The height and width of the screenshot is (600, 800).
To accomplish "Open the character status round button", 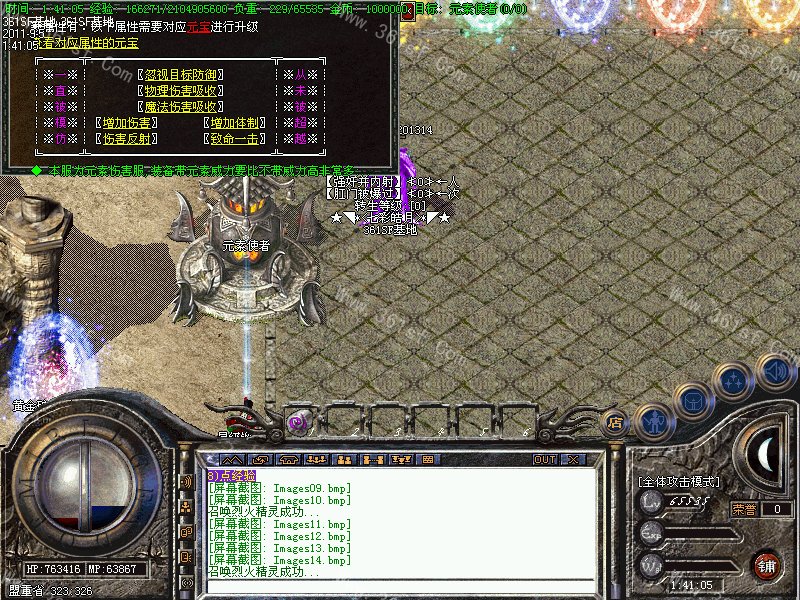I will click(x=652, y=419).
